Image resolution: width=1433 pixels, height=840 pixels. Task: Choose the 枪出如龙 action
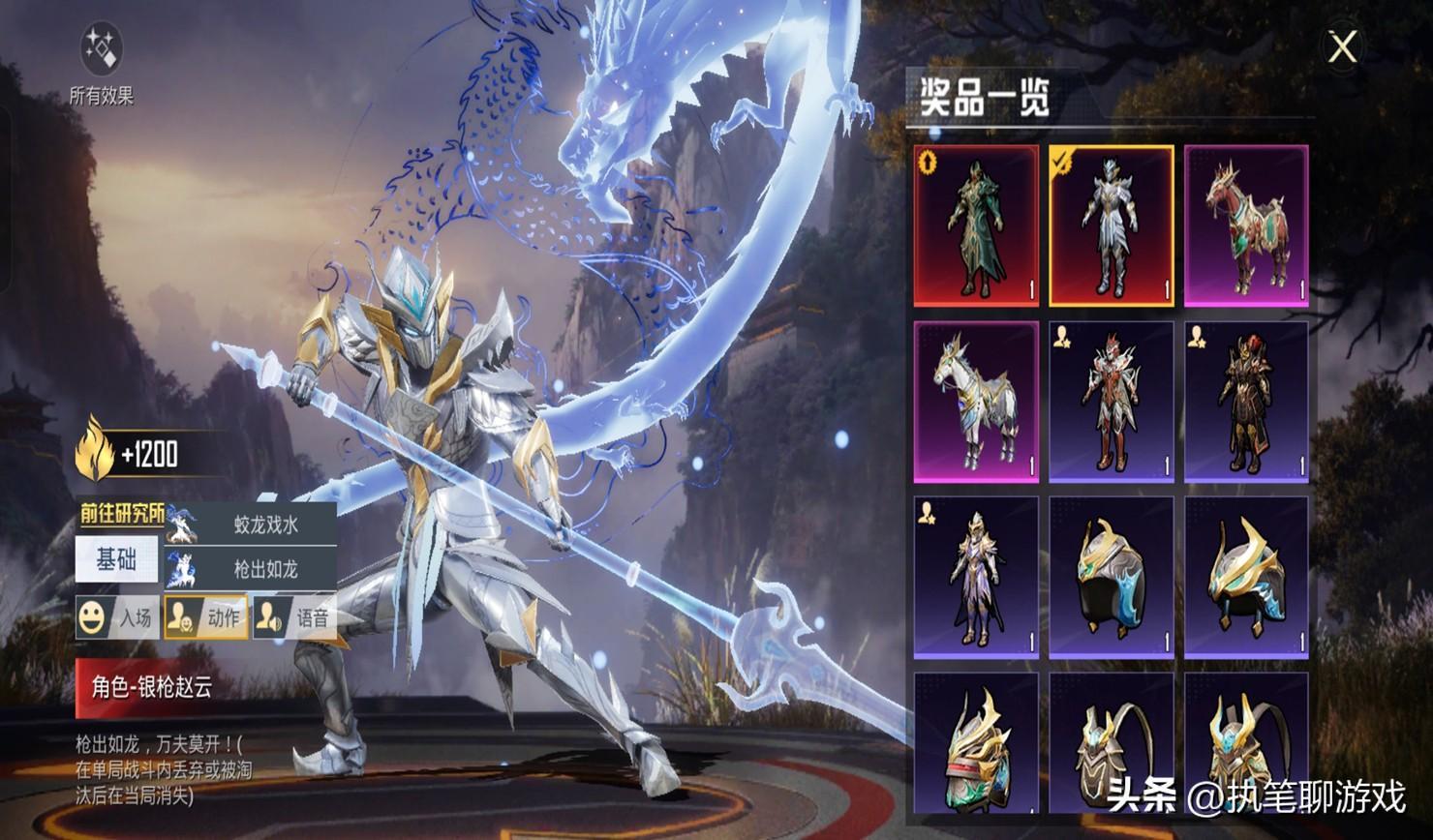pos(252,569)
